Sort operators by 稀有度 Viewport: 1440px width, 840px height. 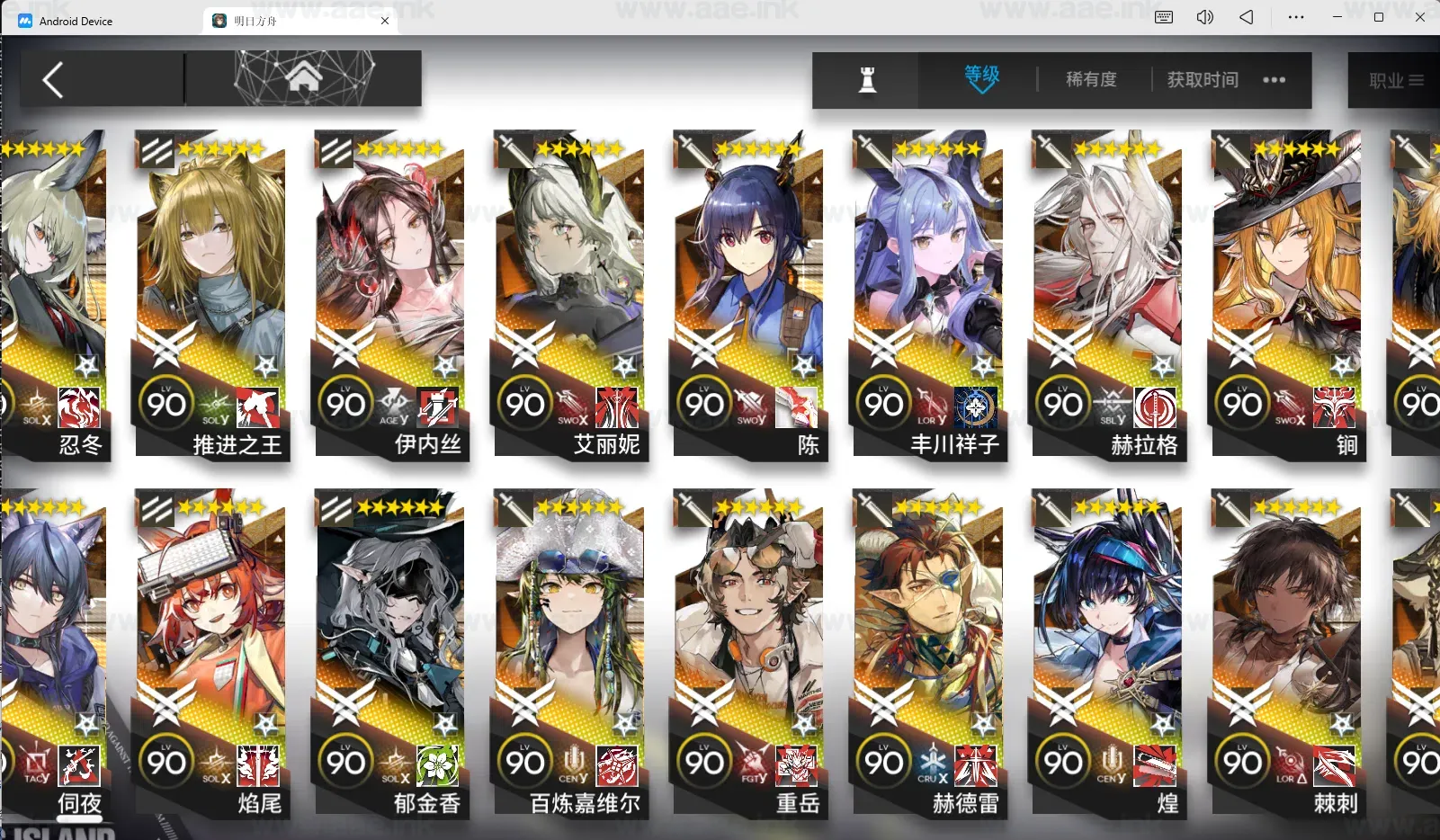pyautogui.click(x=1091, y=80)
